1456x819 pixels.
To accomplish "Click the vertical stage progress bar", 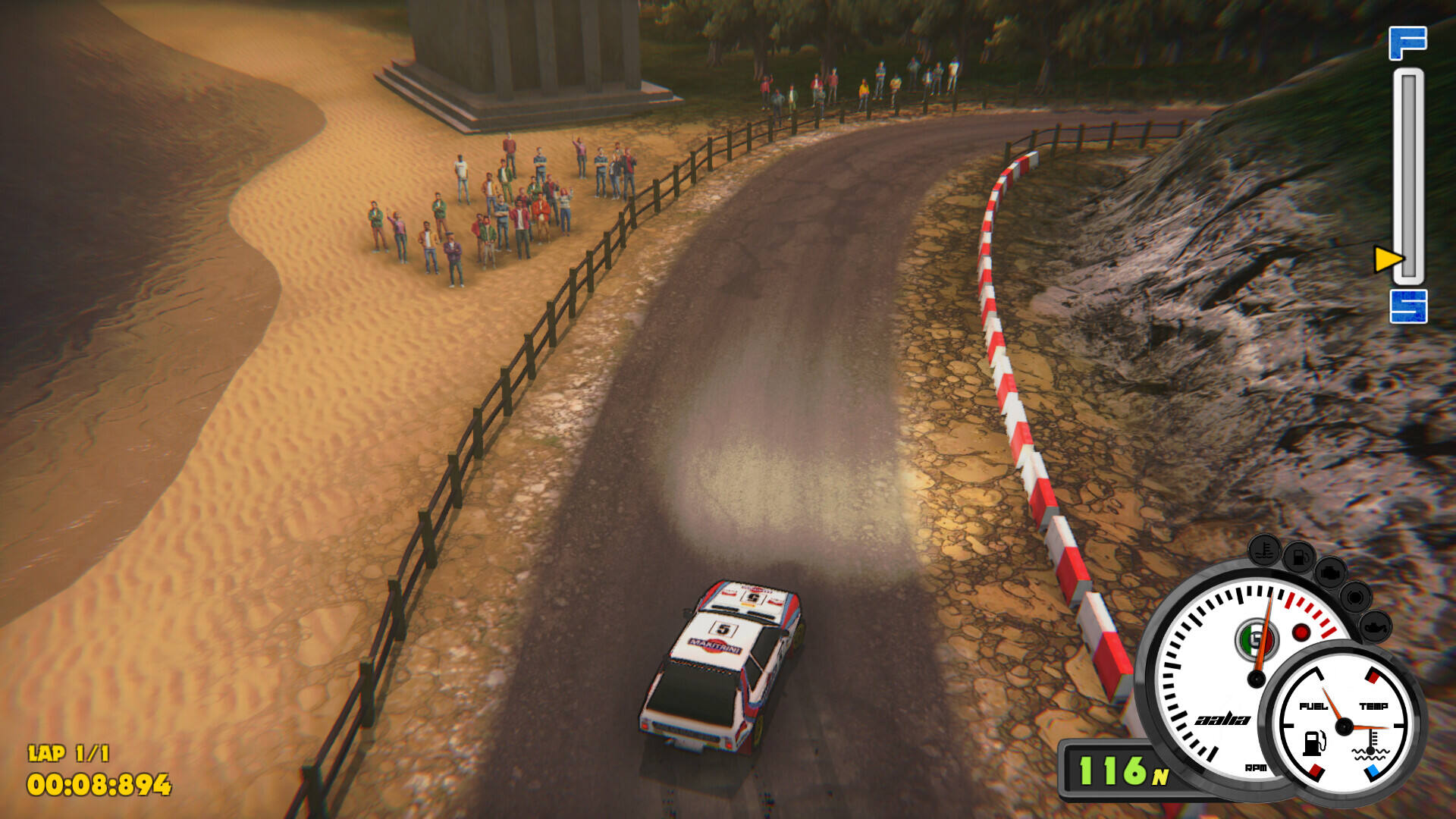I will 1408,174.
